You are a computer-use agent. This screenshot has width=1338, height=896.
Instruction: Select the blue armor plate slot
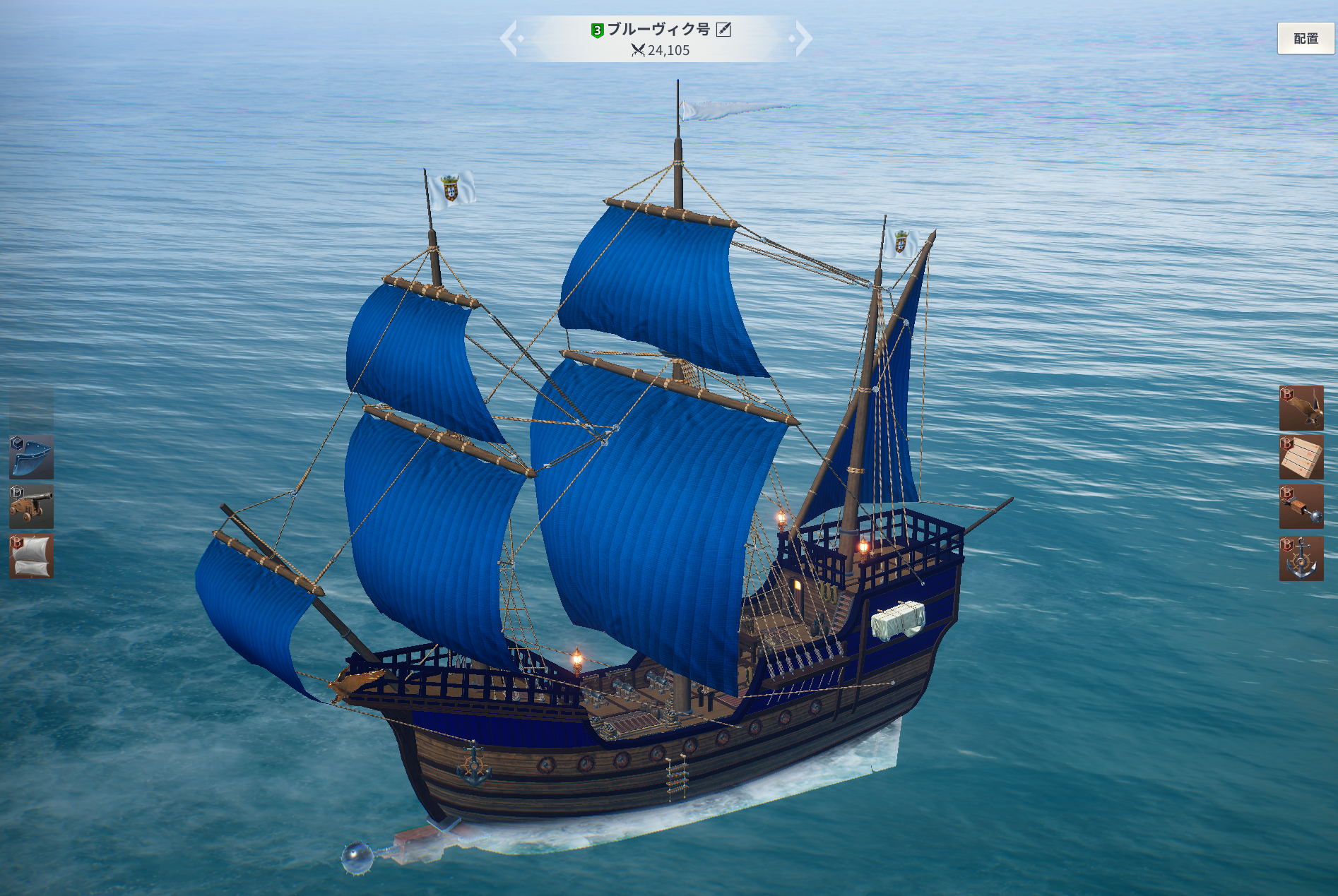31,458
